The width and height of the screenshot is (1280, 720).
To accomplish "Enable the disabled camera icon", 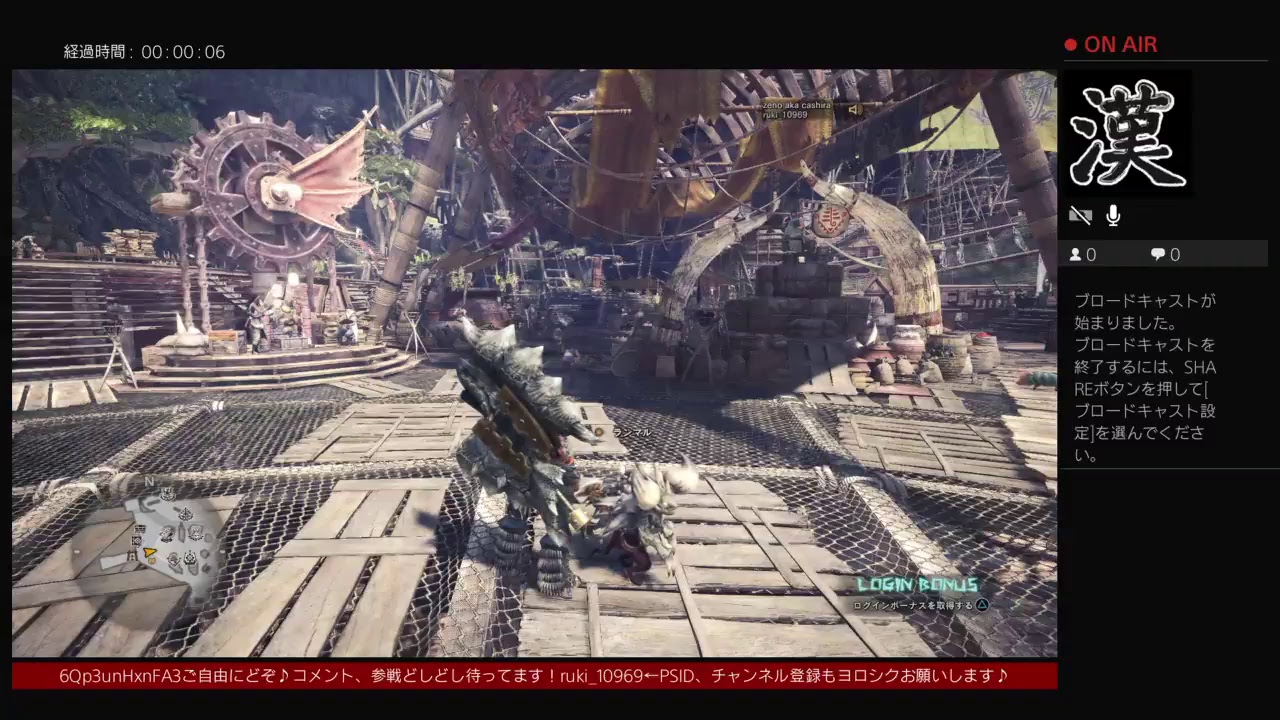I will coord(1082,214).
